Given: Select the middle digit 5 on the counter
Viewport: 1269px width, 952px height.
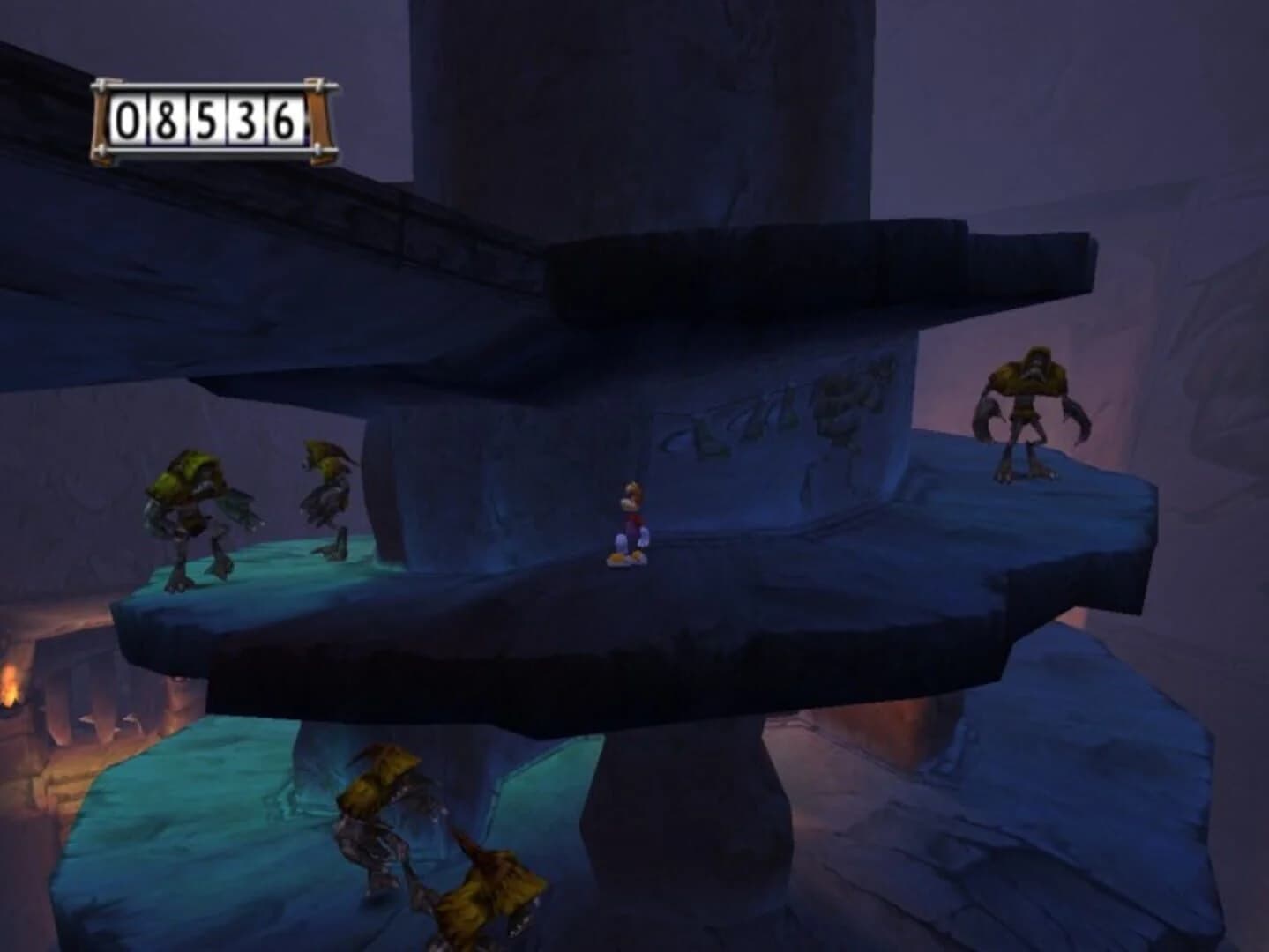Looking at the screenshot, I should pyautogui.click(x=205, y=120).
